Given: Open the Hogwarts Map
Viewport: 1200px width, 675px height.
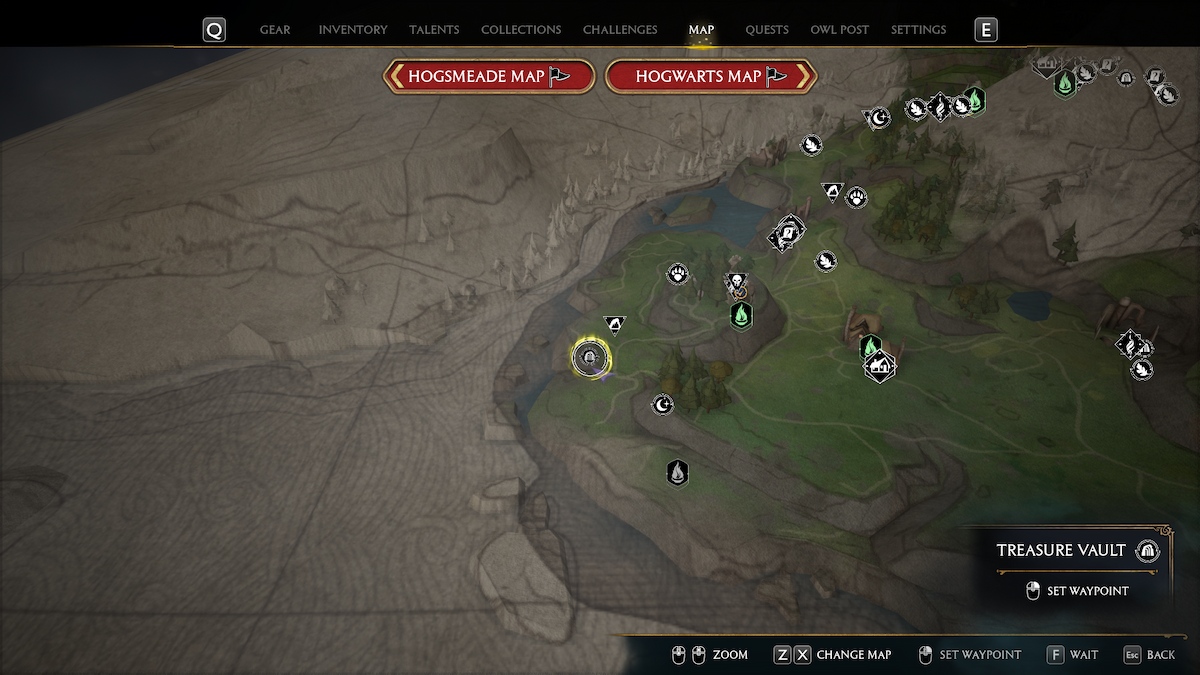Looking at the screenshot, I should (711, 76).
